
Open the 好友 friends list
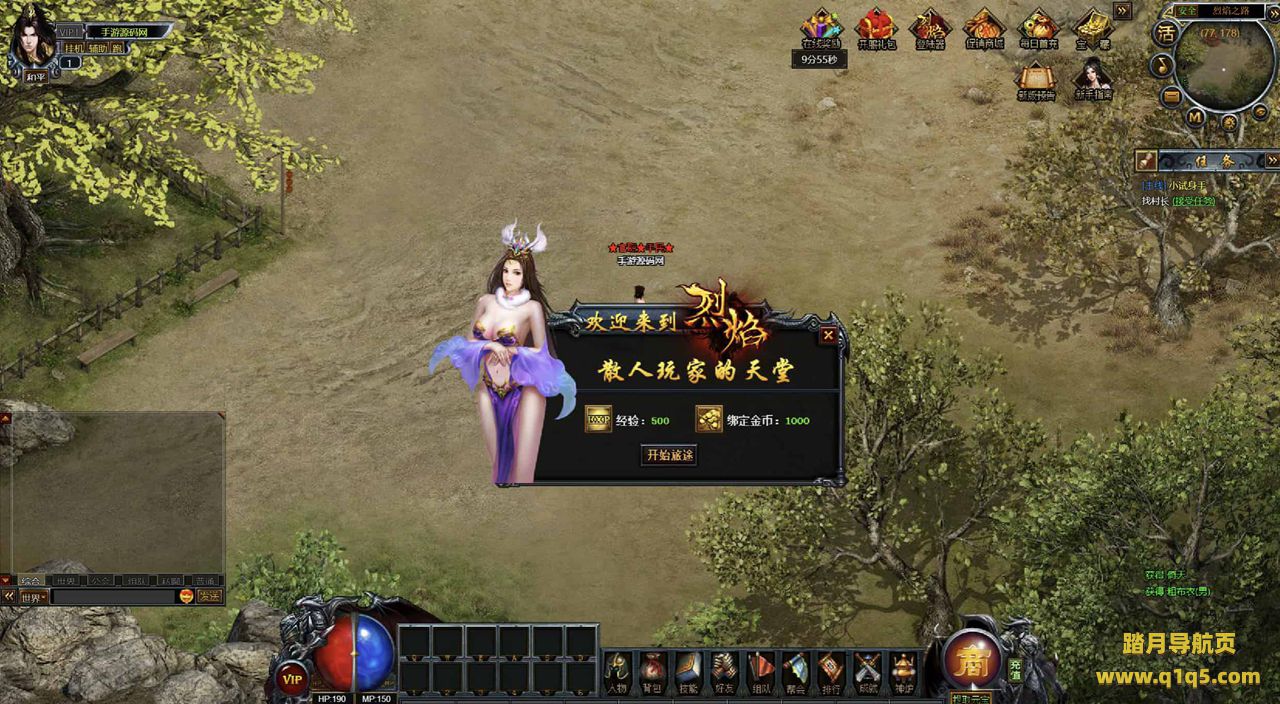[722, 670]
